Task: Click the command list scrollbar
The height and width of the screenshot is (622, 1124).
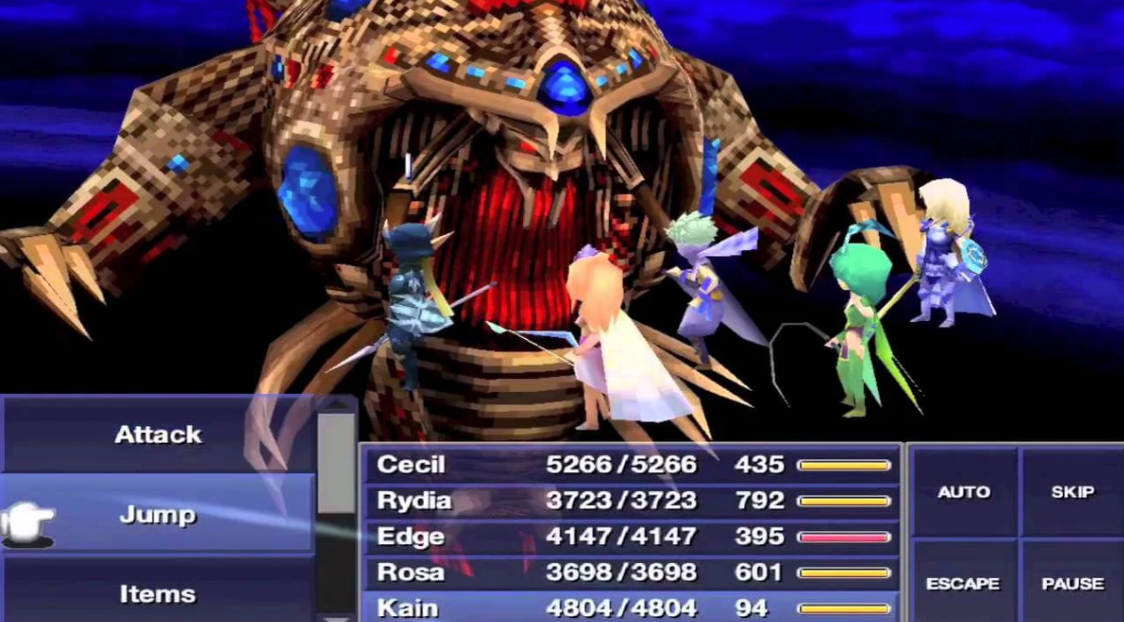Action: pyautogui.click(x=336, y=460)
